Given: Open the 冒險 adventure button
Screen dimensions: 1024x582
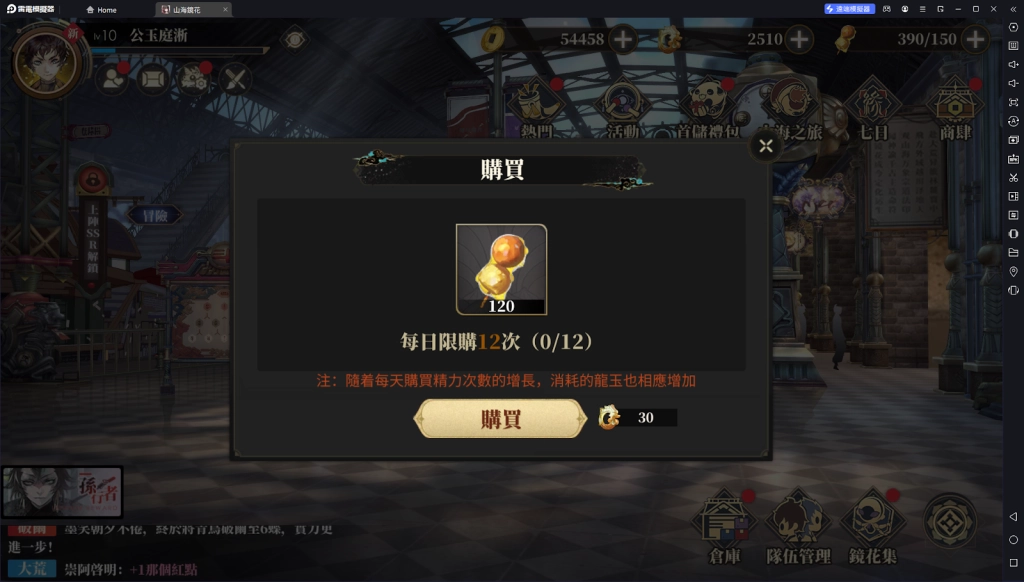Looking at the screenshot, I should 154,214.
